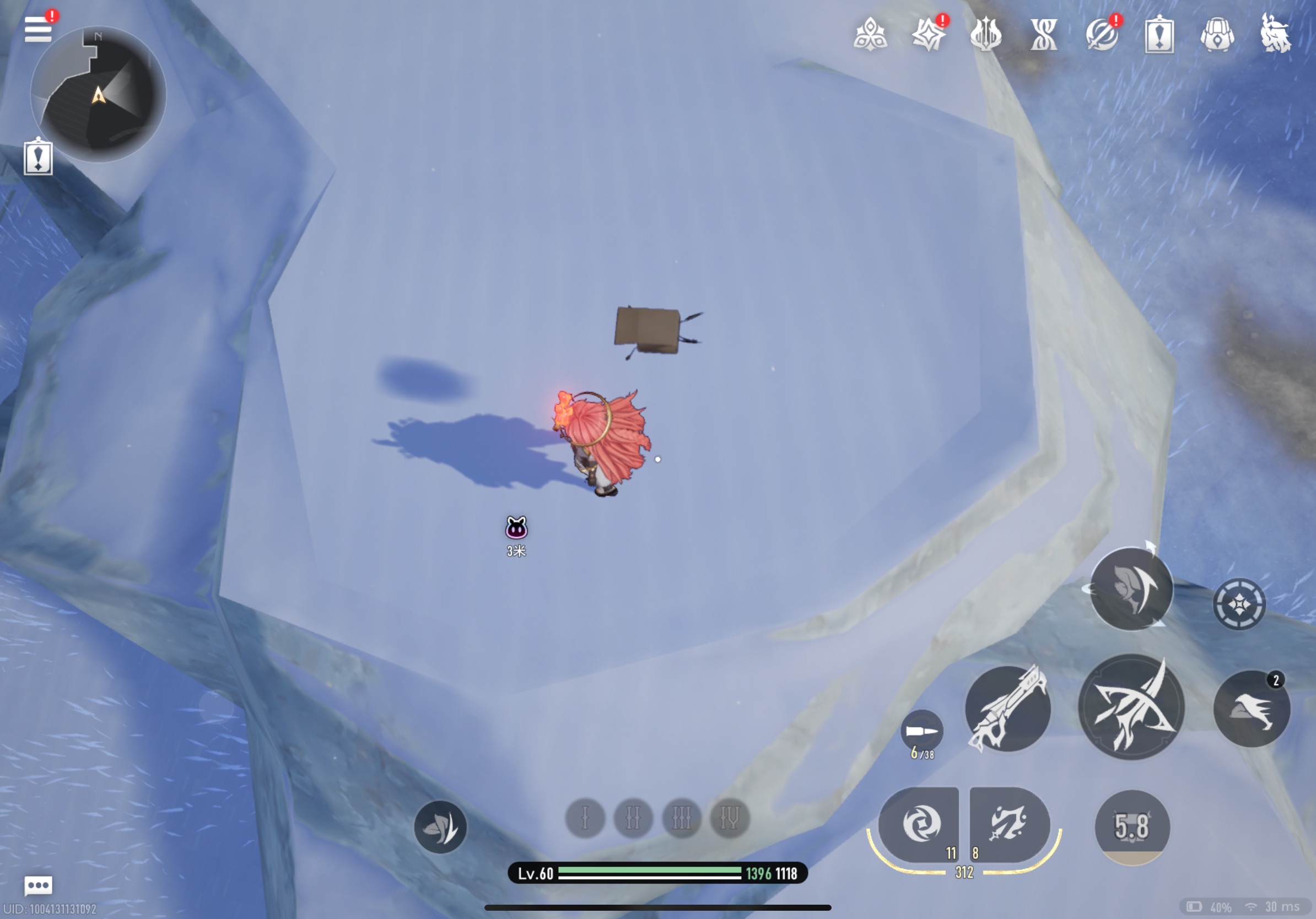Open the four-point star icon with red alert
This screenshot has width=1316, height=919.
928,34
